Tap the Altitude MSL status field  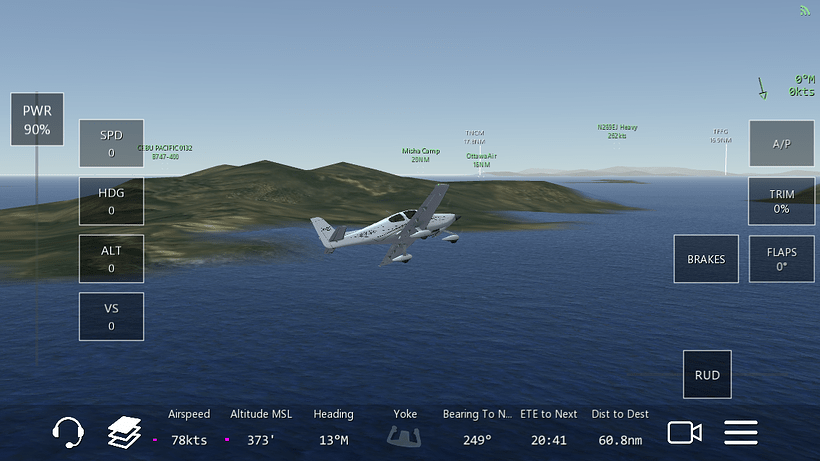pos(261,428)
